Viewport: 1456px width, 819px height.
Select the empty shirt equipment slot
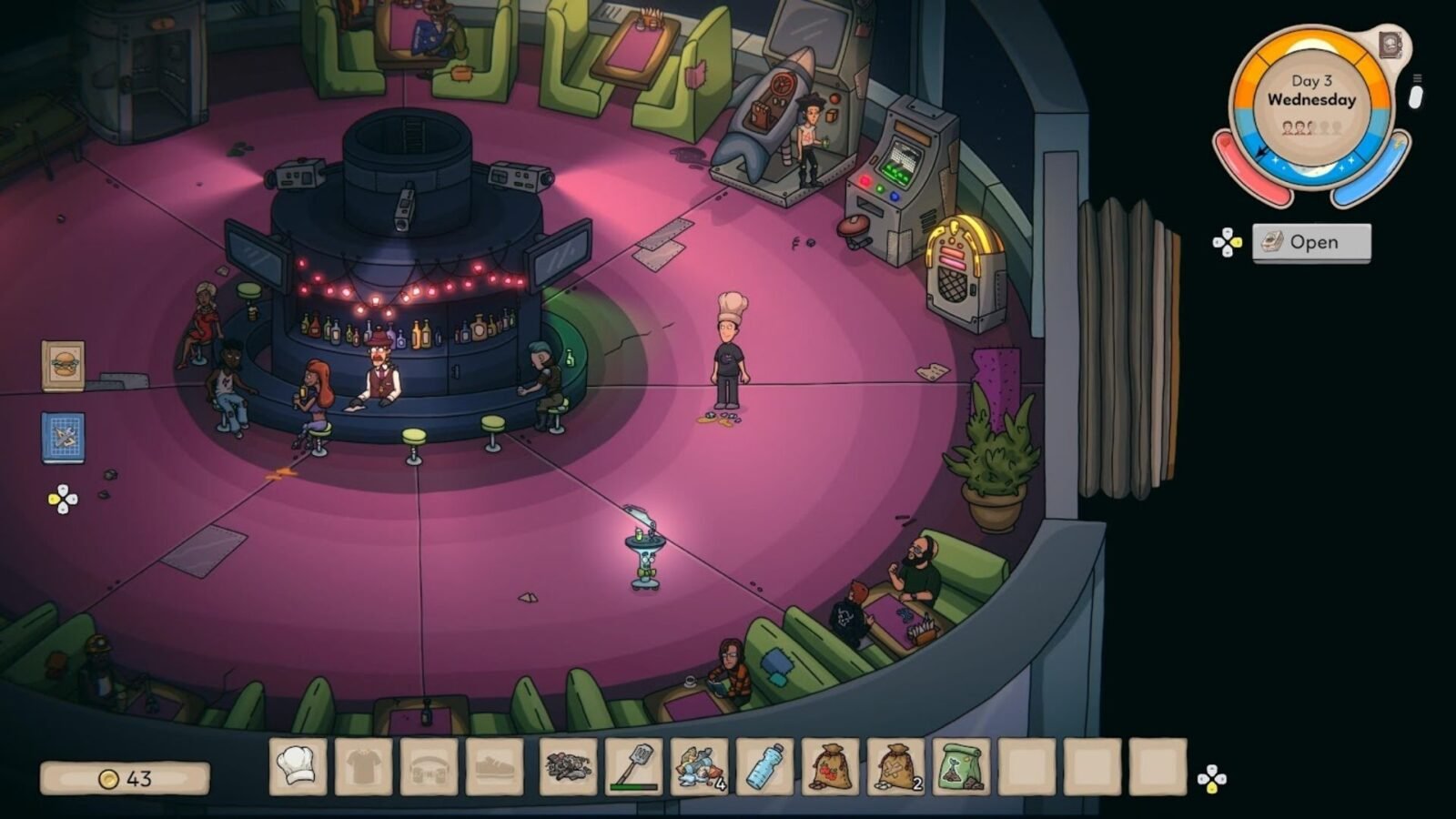click(x=364, y=766)
